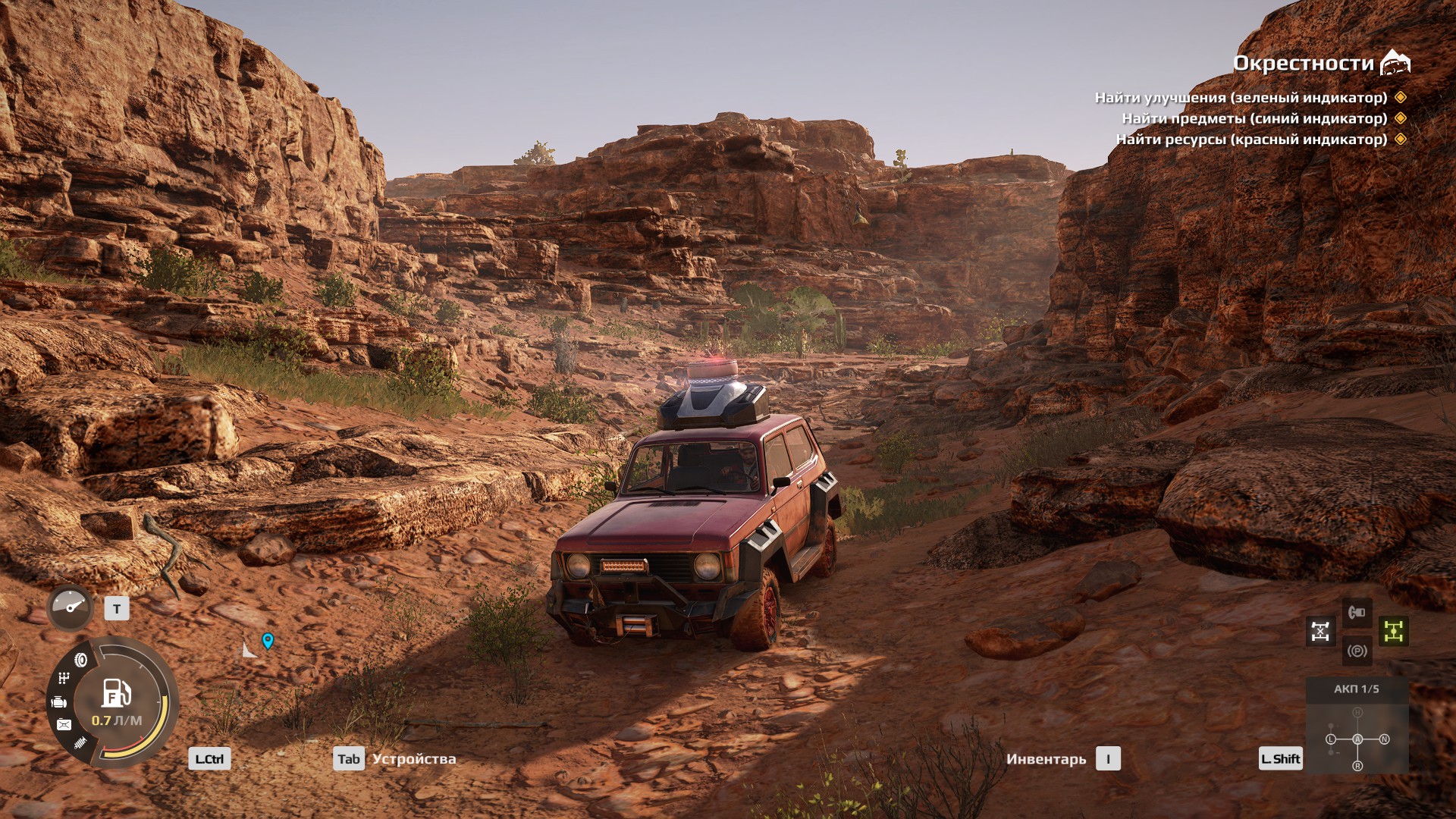
Task: Select the 'Найти предметы' objective
Action: tap(1254, 118)
